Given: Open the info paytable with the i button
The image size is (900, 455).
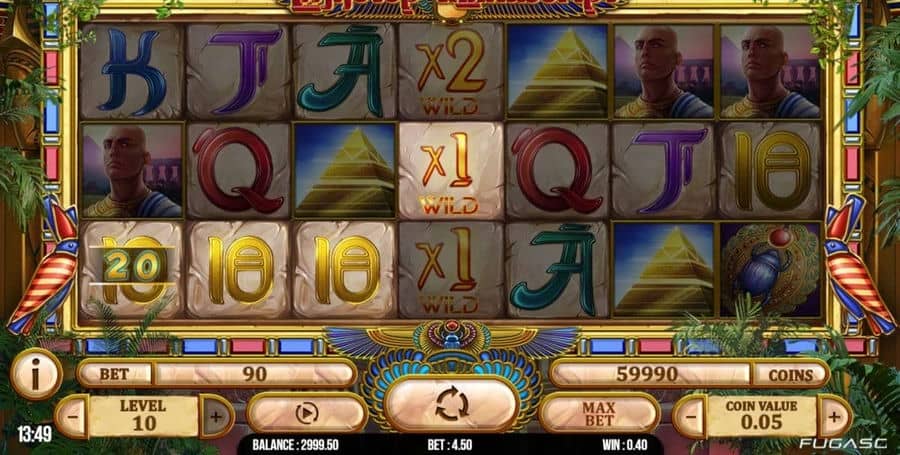Looking at the screenshot, I should tap(36, 375).
